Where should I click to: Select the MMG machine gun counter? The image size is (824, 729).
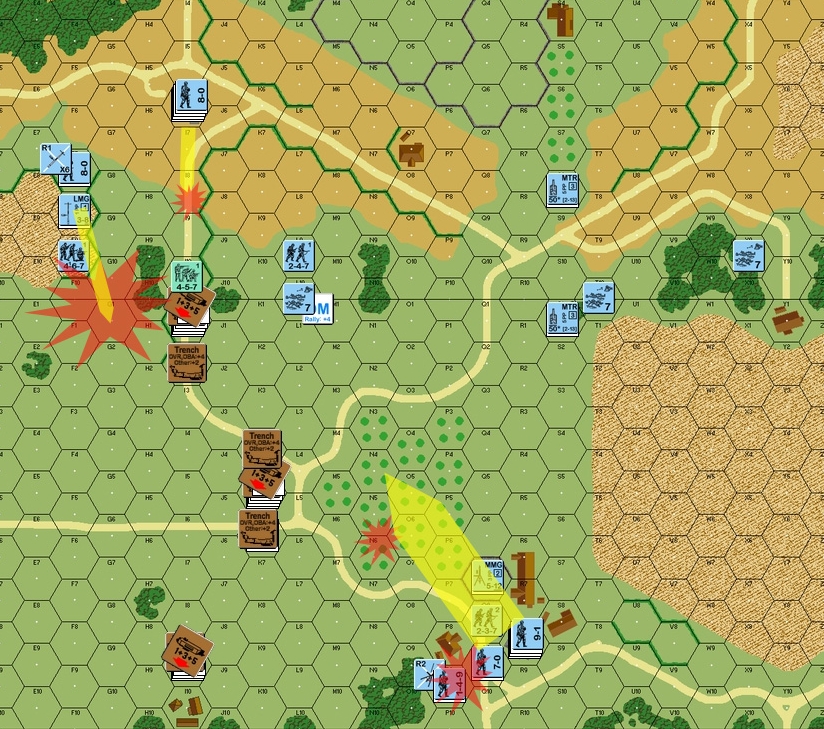[487, 574]
